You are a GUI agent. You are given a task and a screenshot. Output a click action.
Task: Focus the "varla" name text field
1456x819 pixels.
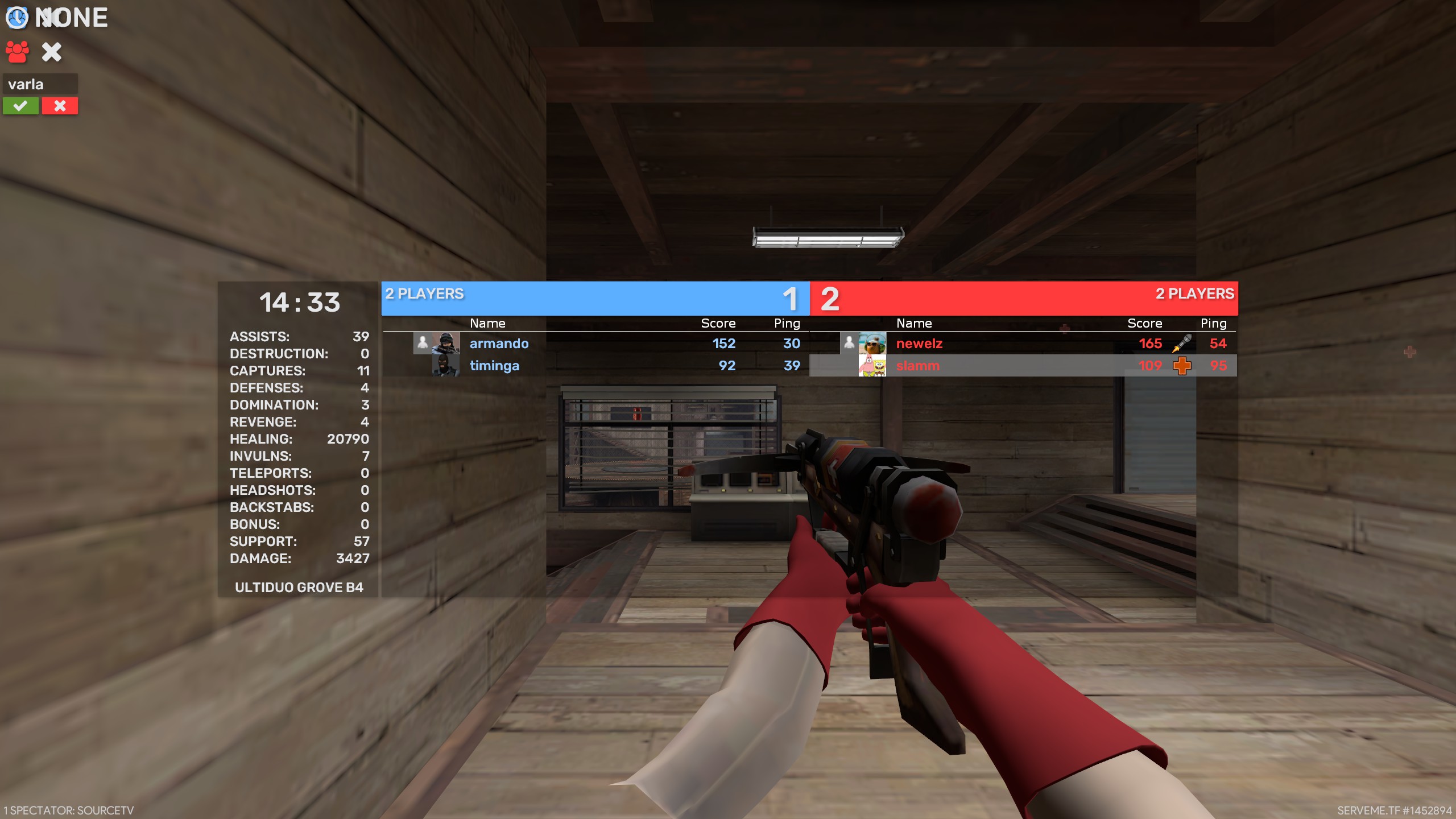(x=40, y=84)
